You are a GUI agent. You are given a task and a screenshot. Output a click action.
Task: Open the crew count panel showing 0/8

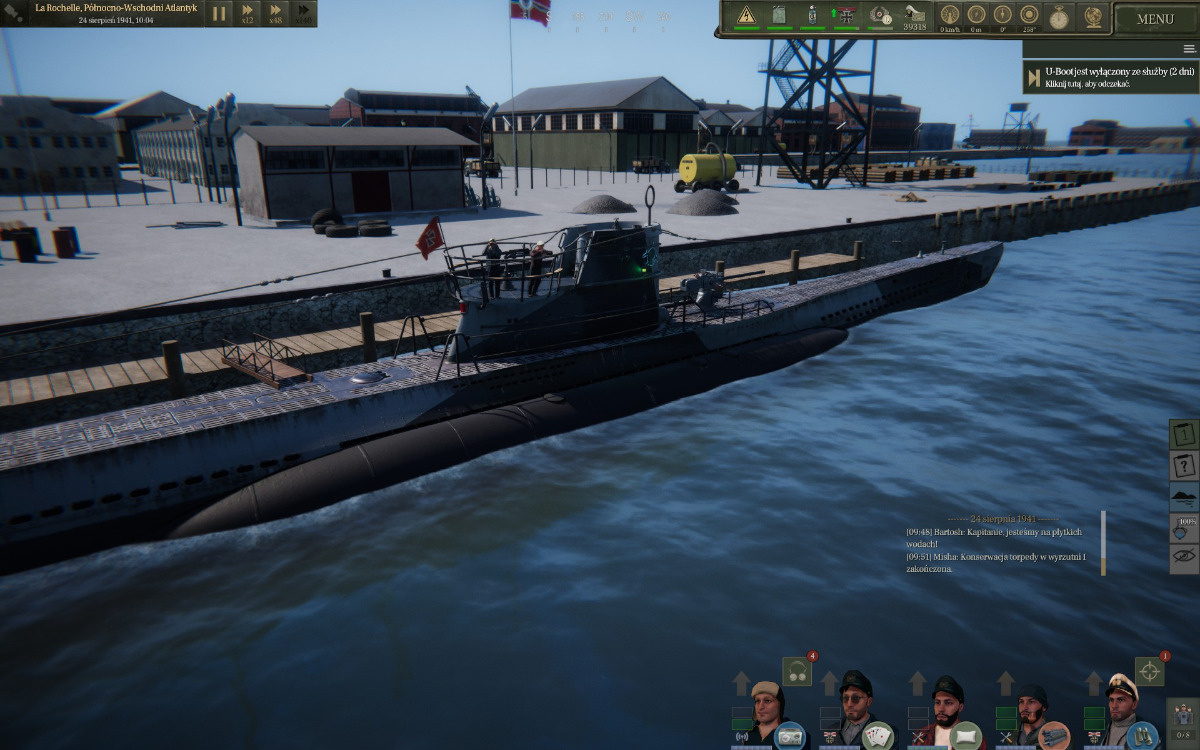(x=1182, y=720)
